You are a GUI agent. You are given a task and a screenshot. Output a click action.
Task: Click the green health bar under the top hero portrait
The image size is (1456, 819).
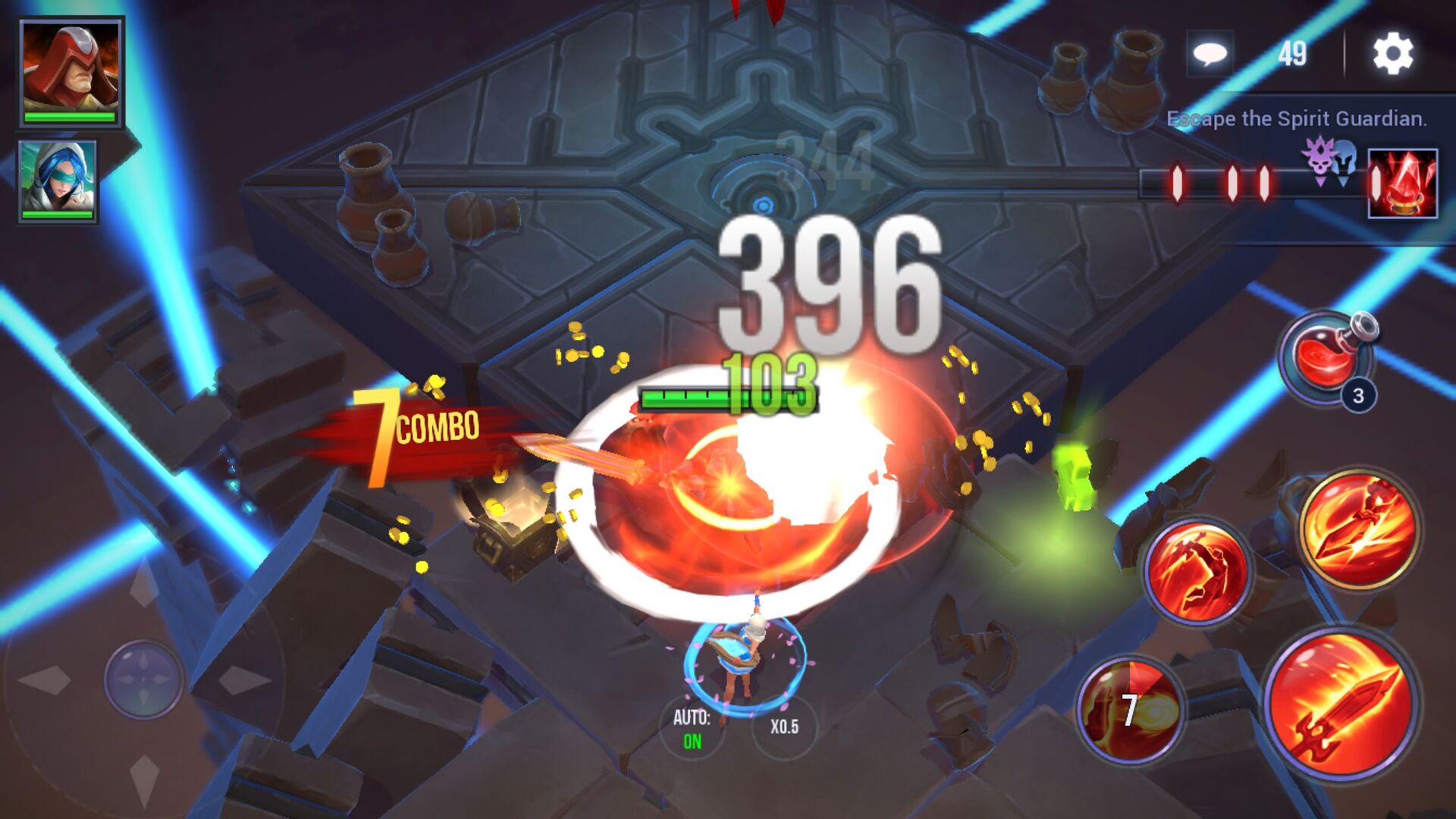coord(68,116)
